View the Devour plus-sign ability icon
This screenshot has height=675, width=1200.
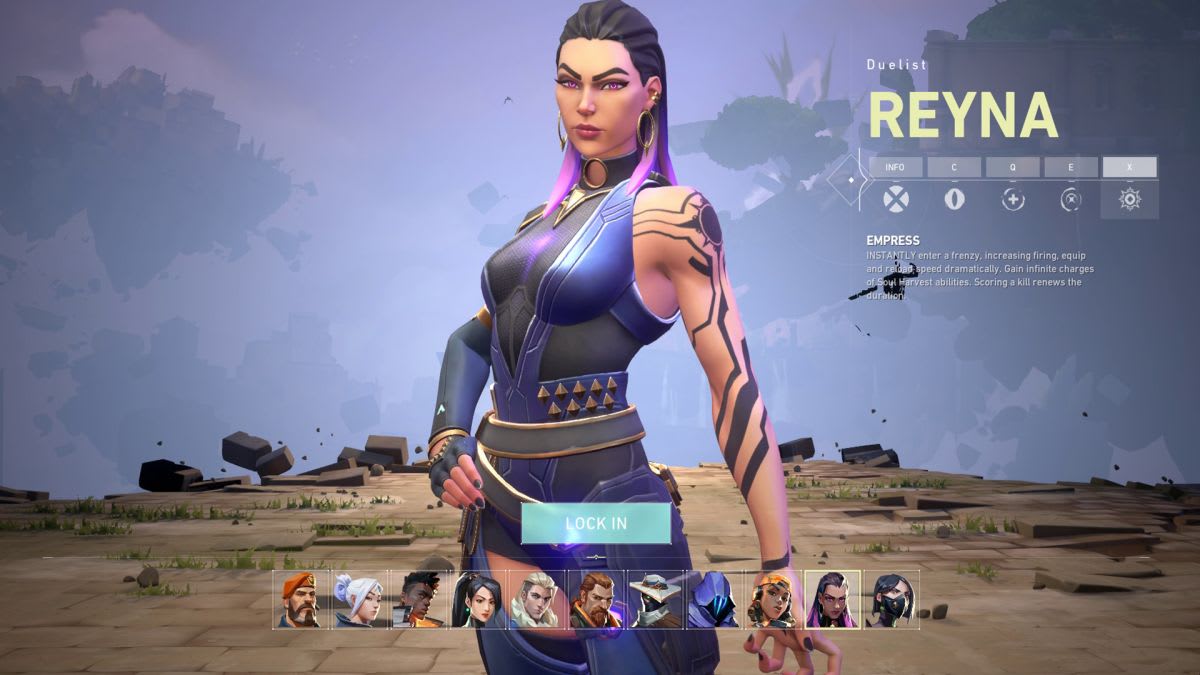tap(1013, 199)
